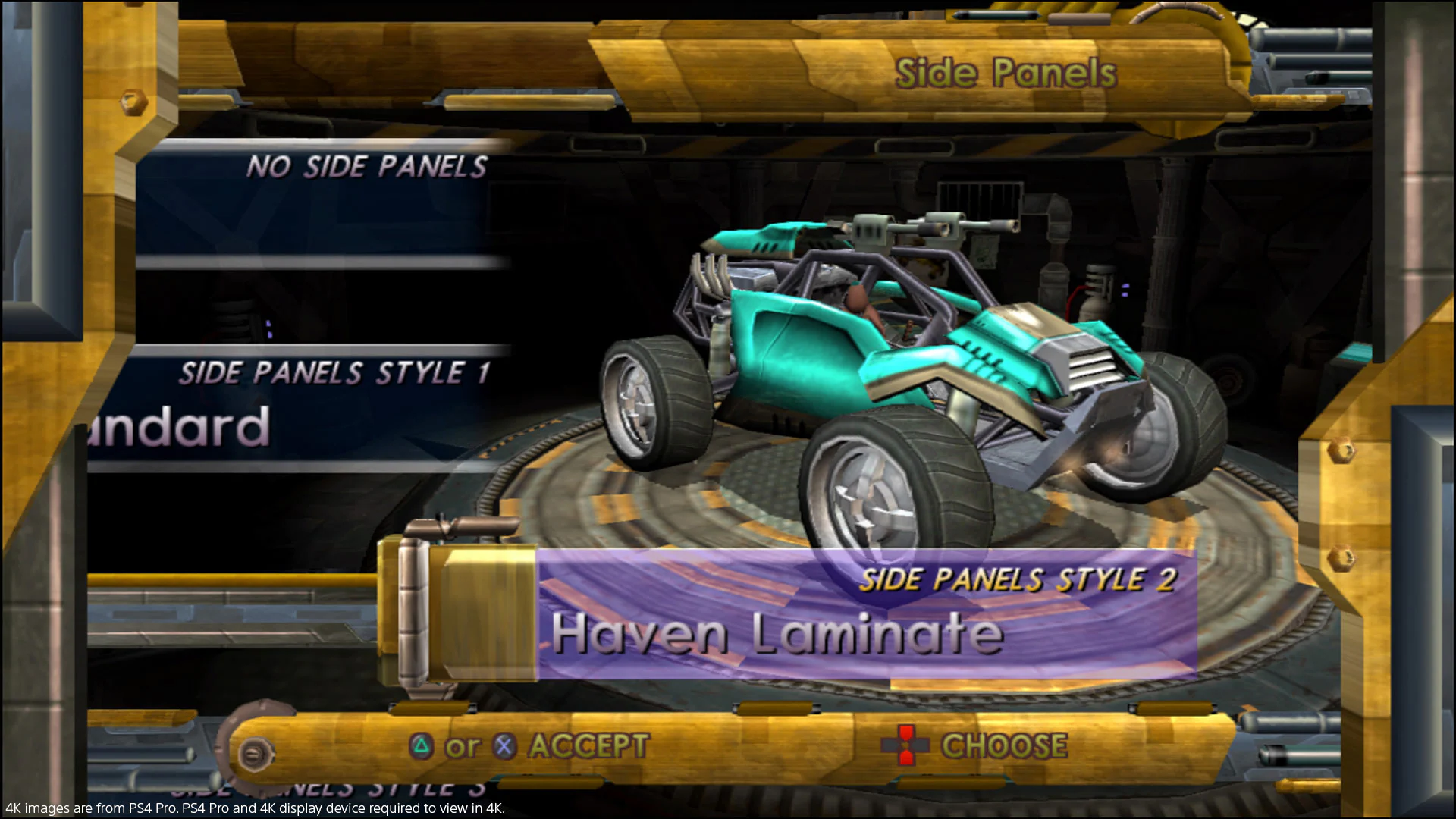This screenshot has height=819, width=1456.
Task: Expand the SIDE PANELS STYLE 2 header
Action: (1018, 579)
